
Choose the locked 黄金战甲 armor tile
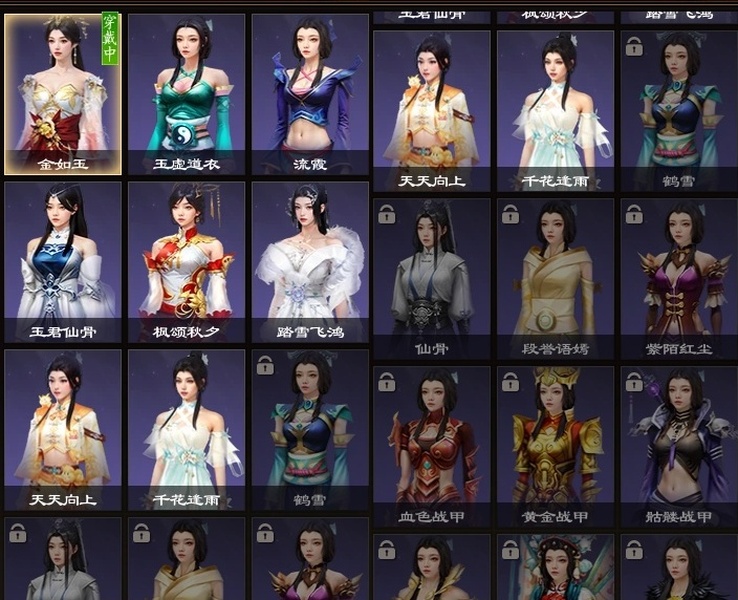[555, 446]
